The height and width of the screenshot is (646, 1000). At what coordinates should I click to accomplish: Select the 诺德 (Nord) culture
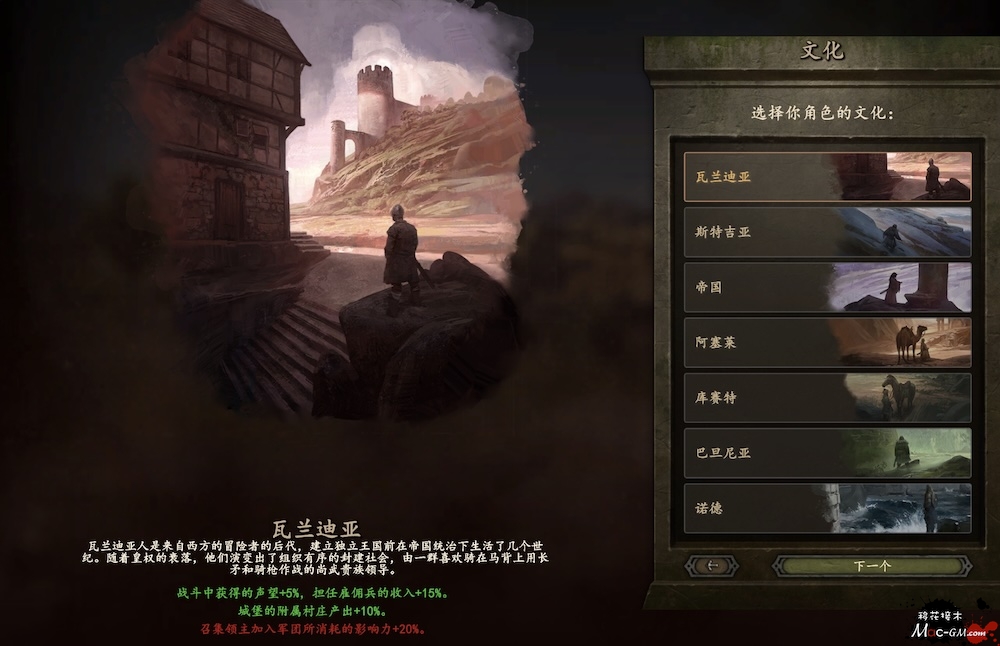[x=827, y=508]
